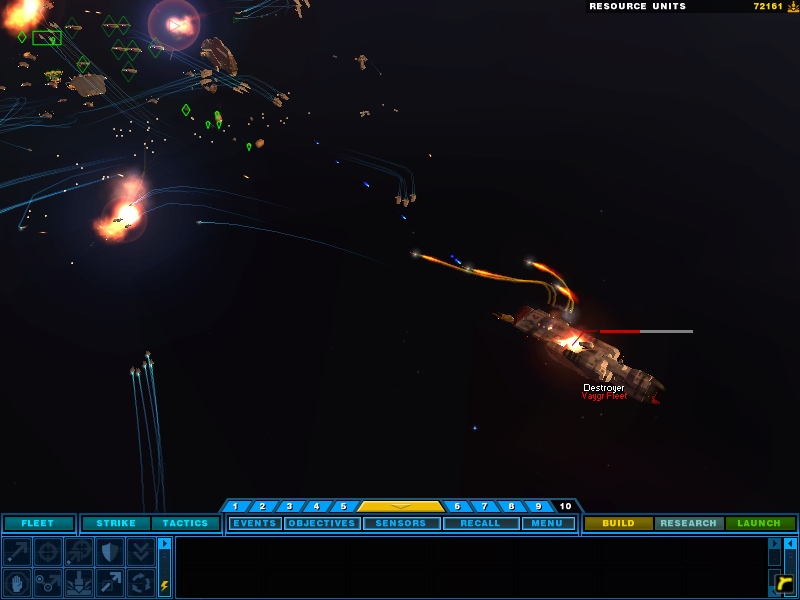Image resolution: width=800 pixels, height=600 pixels.
Task: Open the Research manager
Action: tap(689, 523)
